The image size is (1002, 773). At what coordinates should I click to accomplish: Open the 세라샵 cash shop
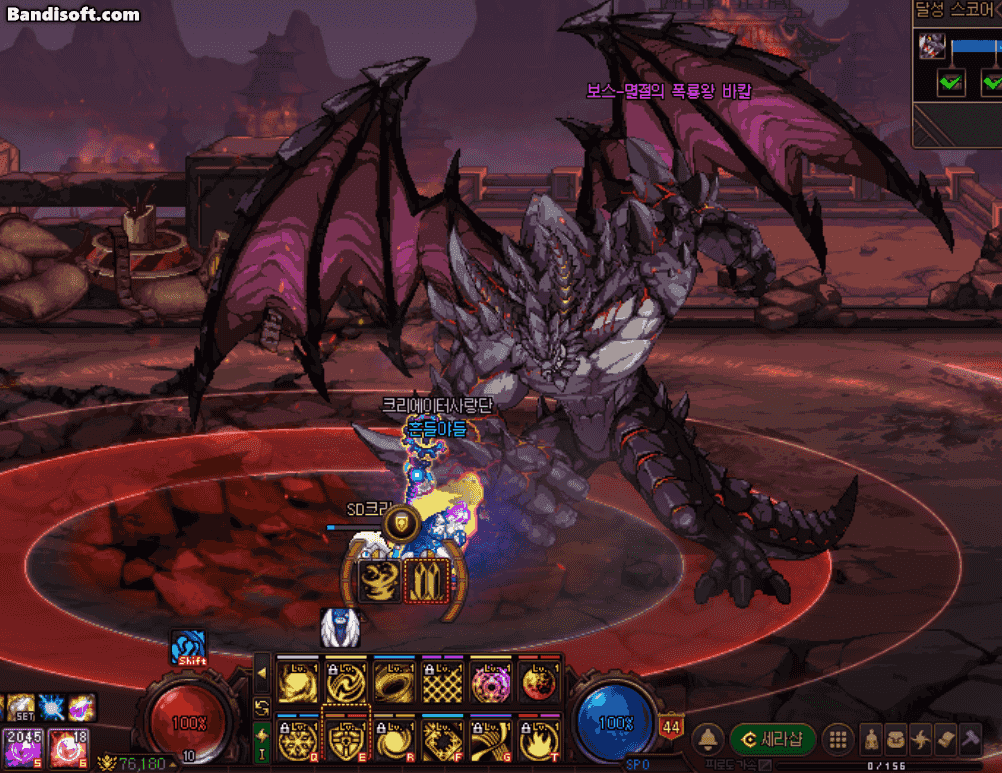pos(773,741)
